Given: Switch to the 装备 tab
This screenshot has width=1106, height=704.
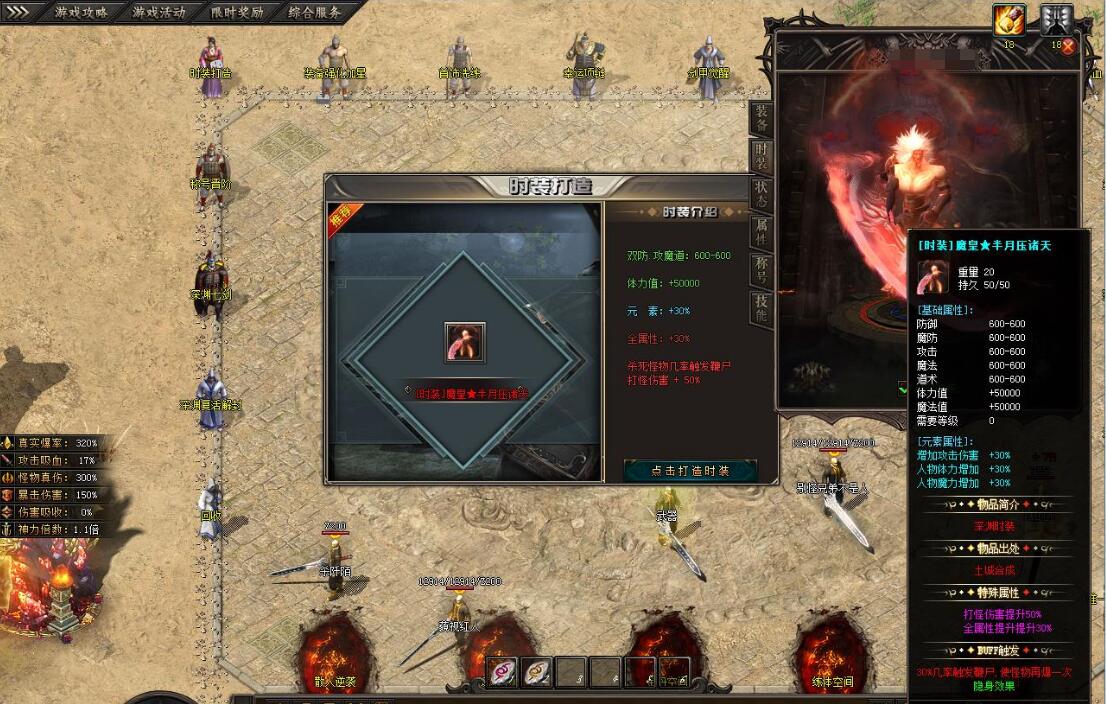Looking at the screenshot, I should click(762, 118).
